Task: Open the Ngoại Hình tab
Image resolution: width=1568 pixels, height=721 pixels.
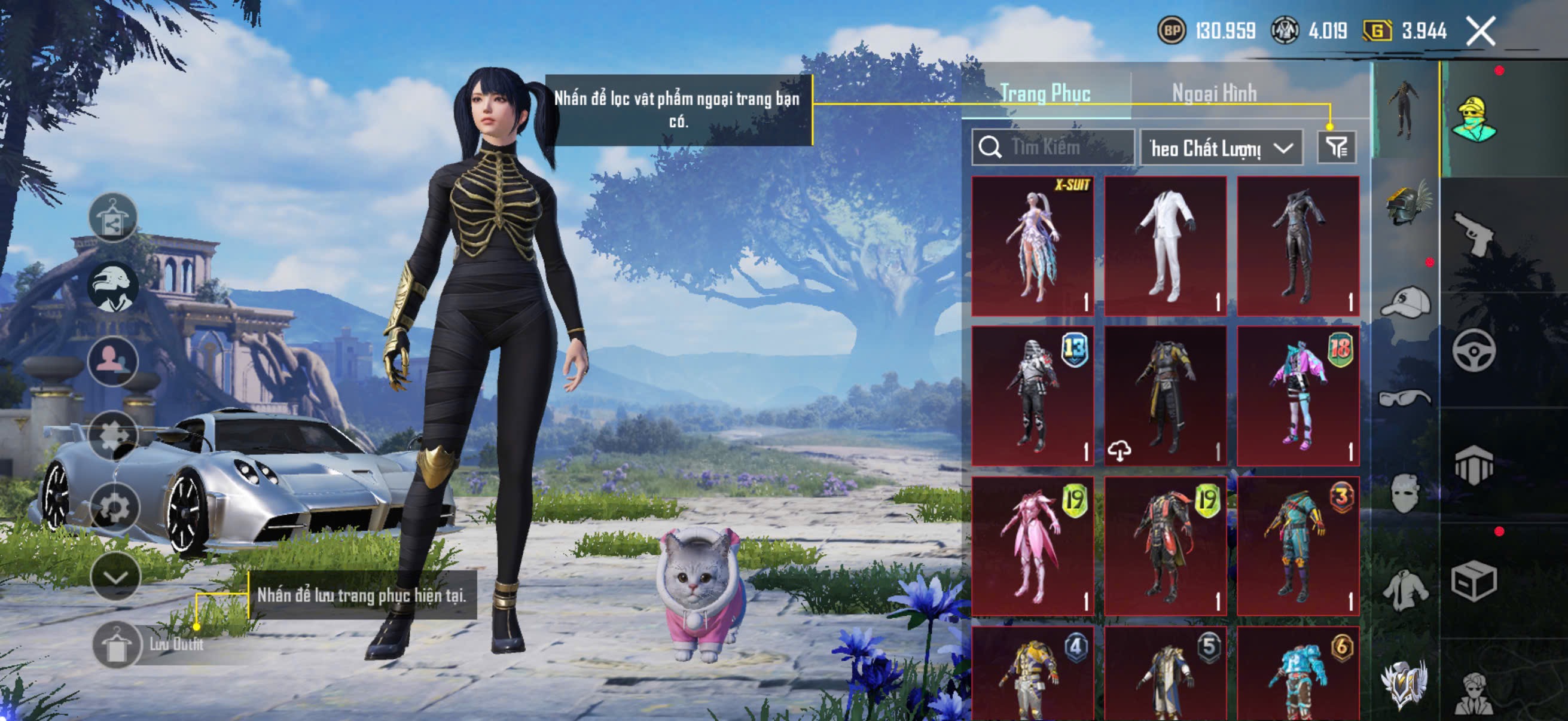Action: tap(1214, 93)
